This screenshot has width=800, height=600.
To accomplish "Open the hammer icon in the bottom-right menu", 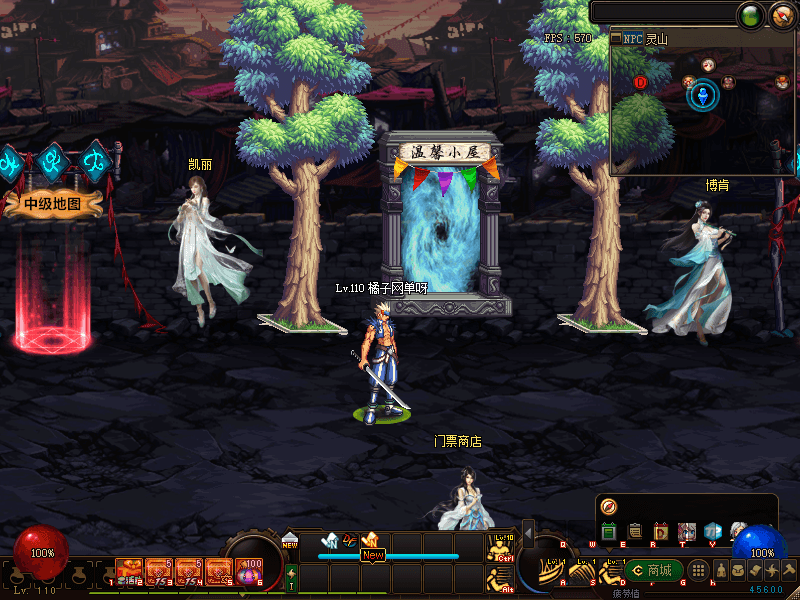I will pyautogui.click(x=788, y=570).
